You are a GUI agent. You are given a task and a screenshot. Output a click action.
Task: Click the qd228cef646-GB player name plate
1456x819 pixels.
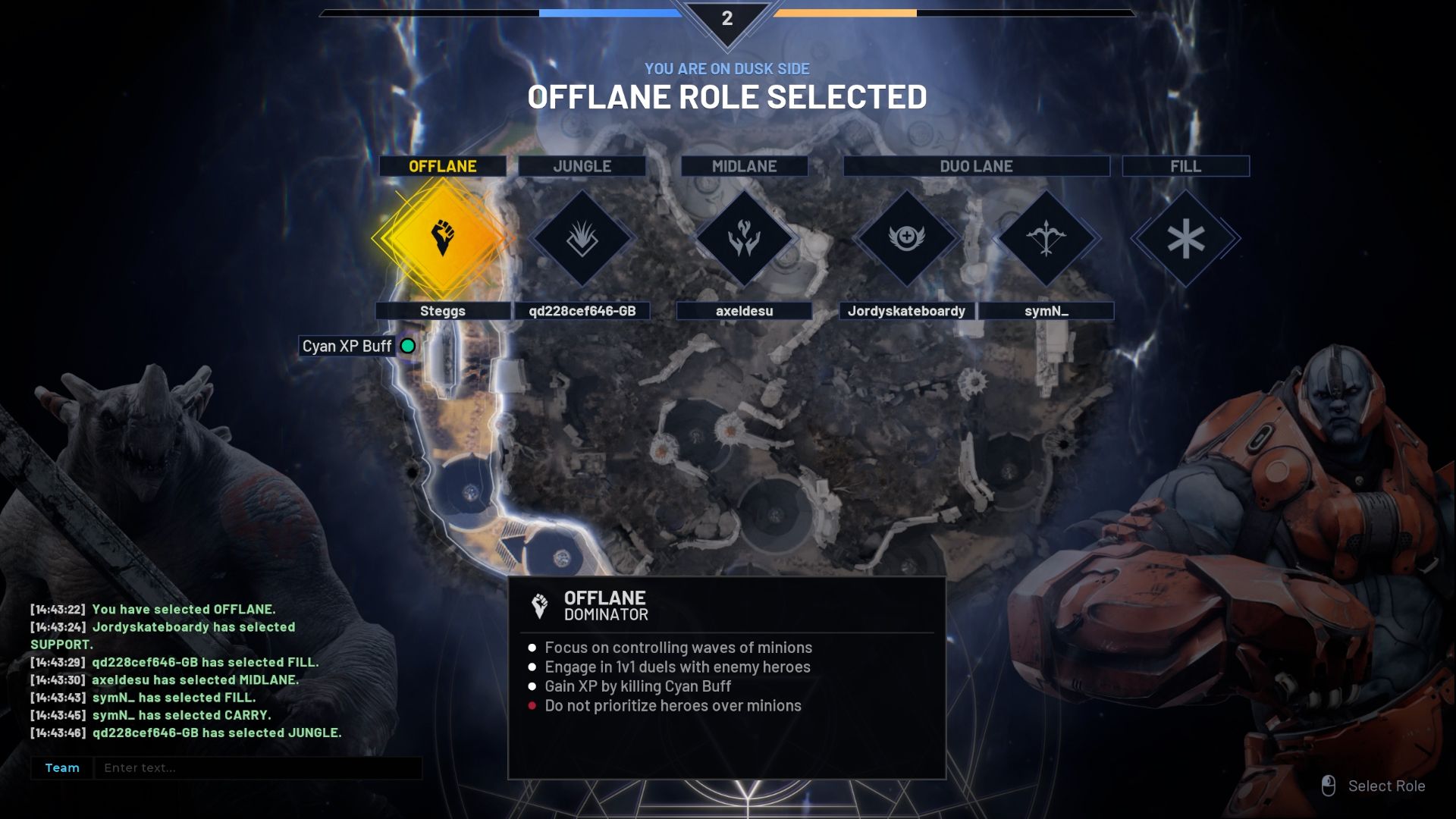[582, 311]
